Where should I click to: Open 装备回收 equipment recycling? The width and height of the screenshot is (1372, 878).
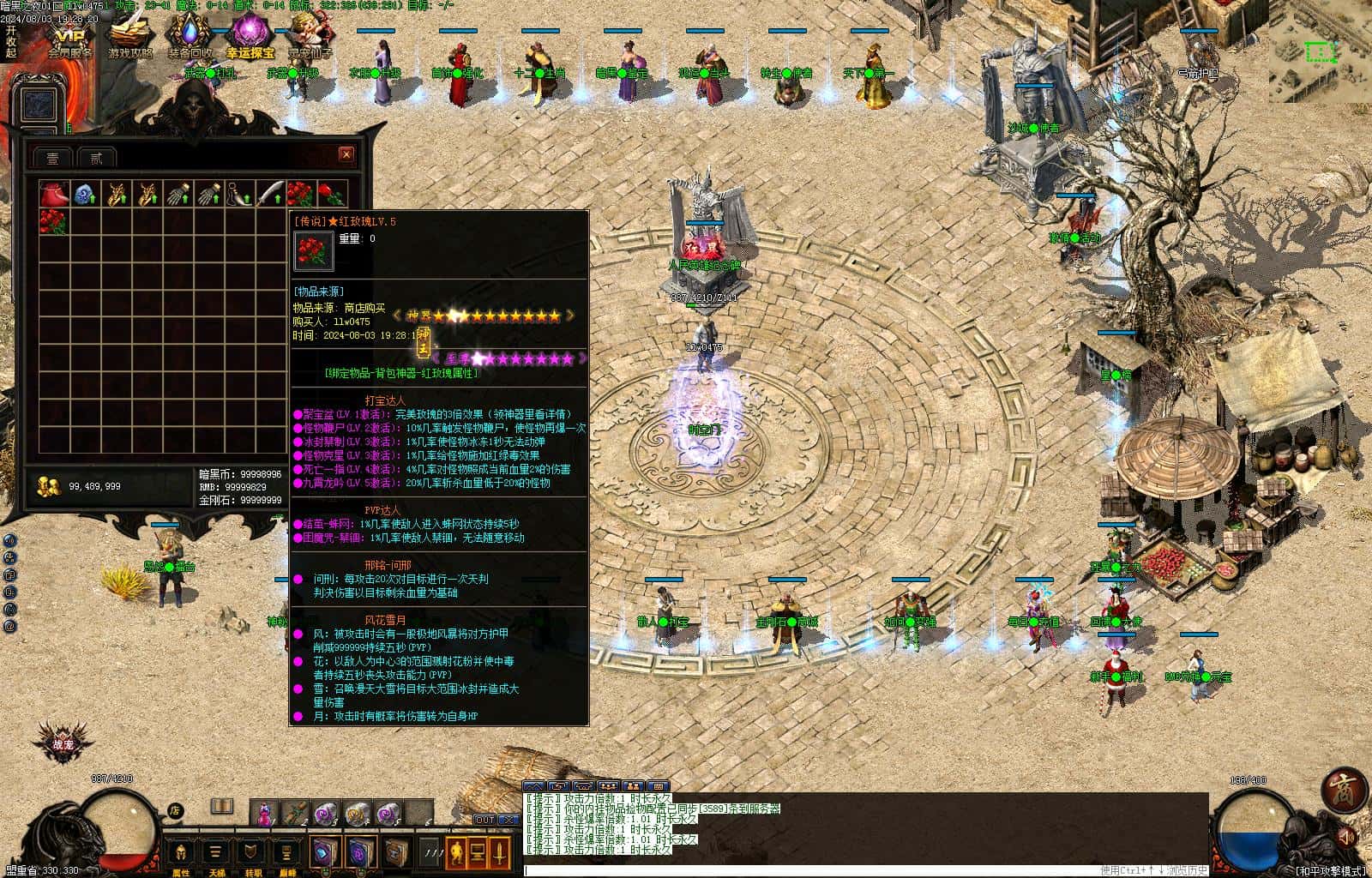[190, 38]
